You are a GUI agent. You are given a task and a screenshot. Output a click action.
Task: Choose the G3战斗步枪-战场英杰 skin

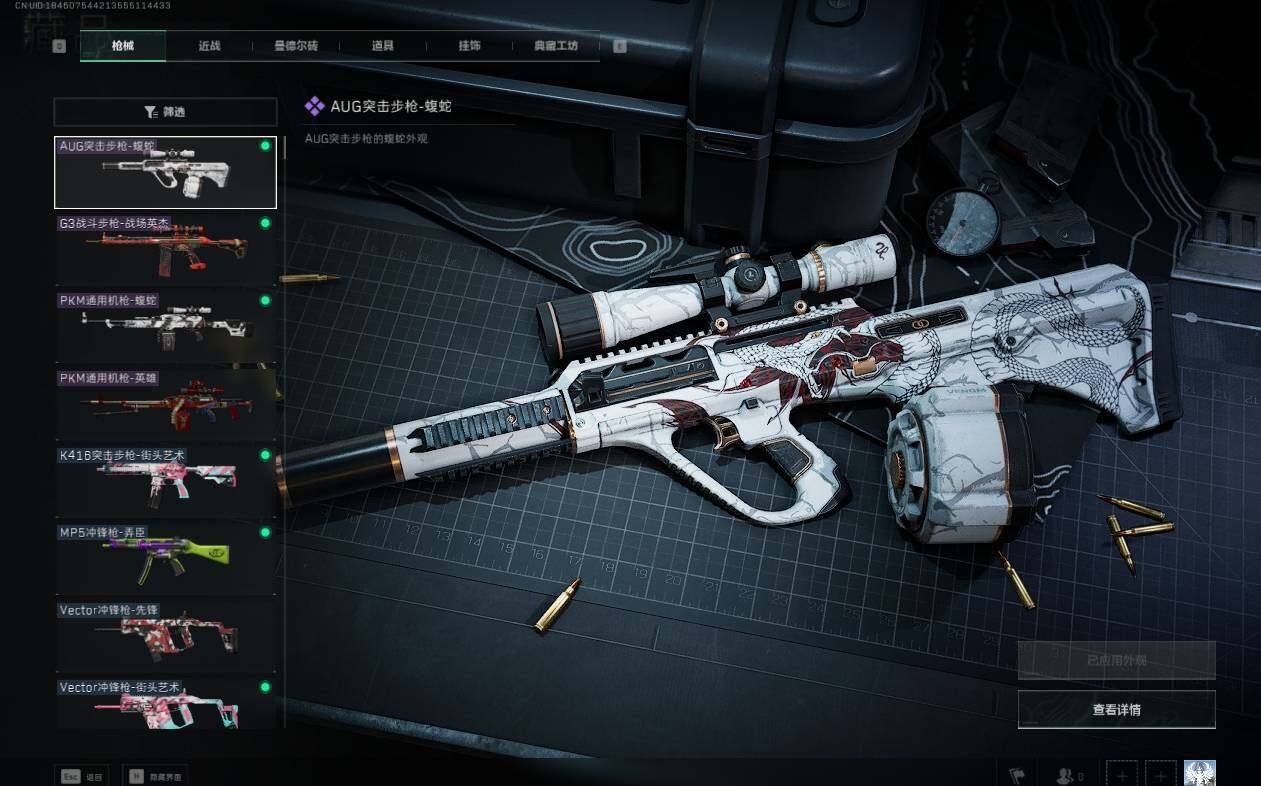coord(165,249)
